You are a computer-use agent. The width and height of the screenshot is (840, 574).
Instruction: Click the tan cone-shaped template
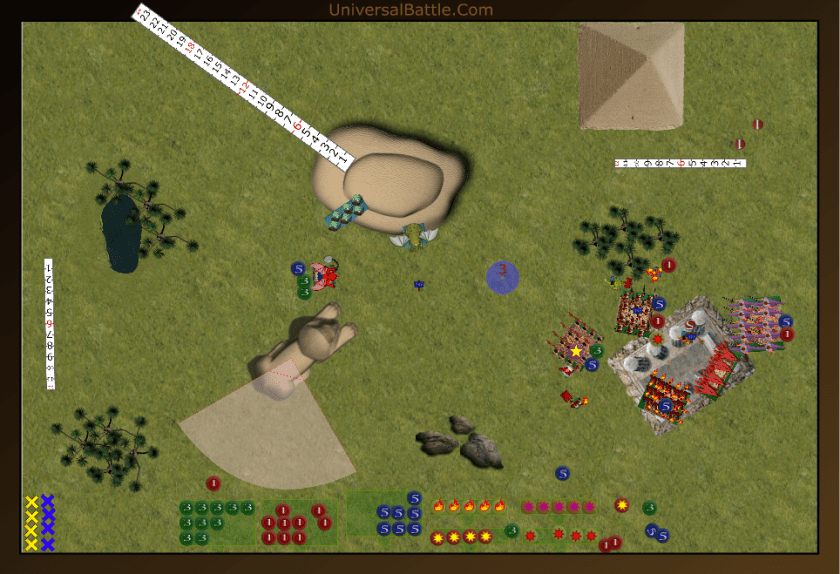click(258, 428)
